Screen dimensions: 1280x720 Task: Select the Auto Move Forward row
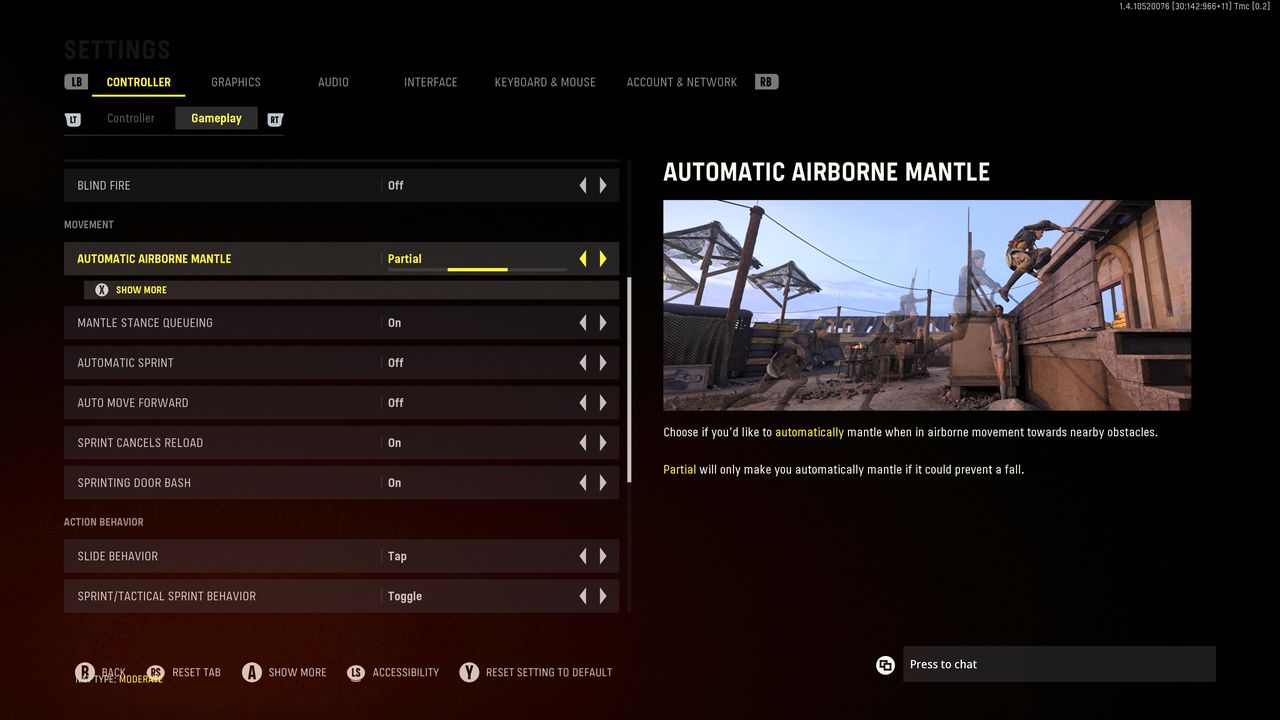(230, 403)
